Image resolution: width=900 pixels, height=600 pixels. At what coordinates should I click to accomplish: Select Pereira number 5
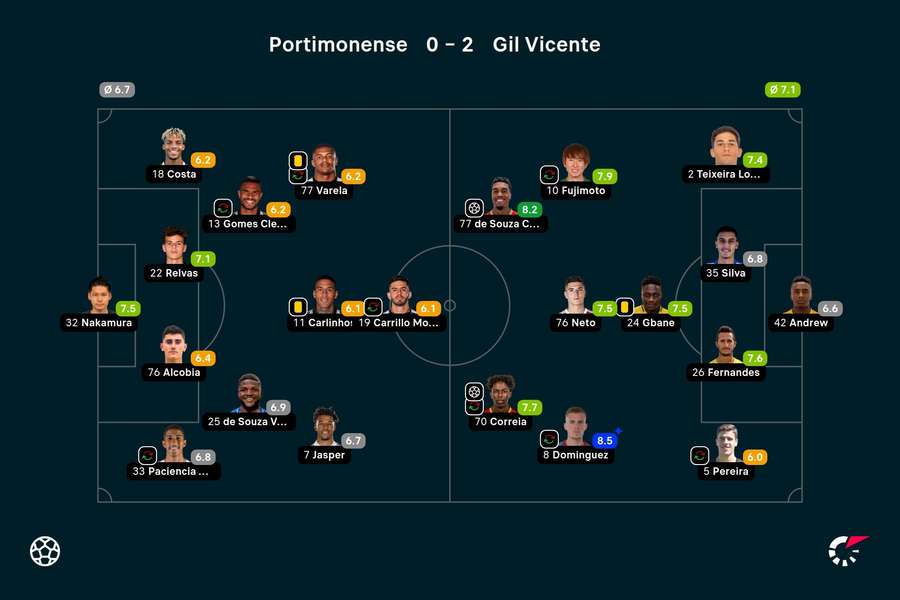[726, 452]
